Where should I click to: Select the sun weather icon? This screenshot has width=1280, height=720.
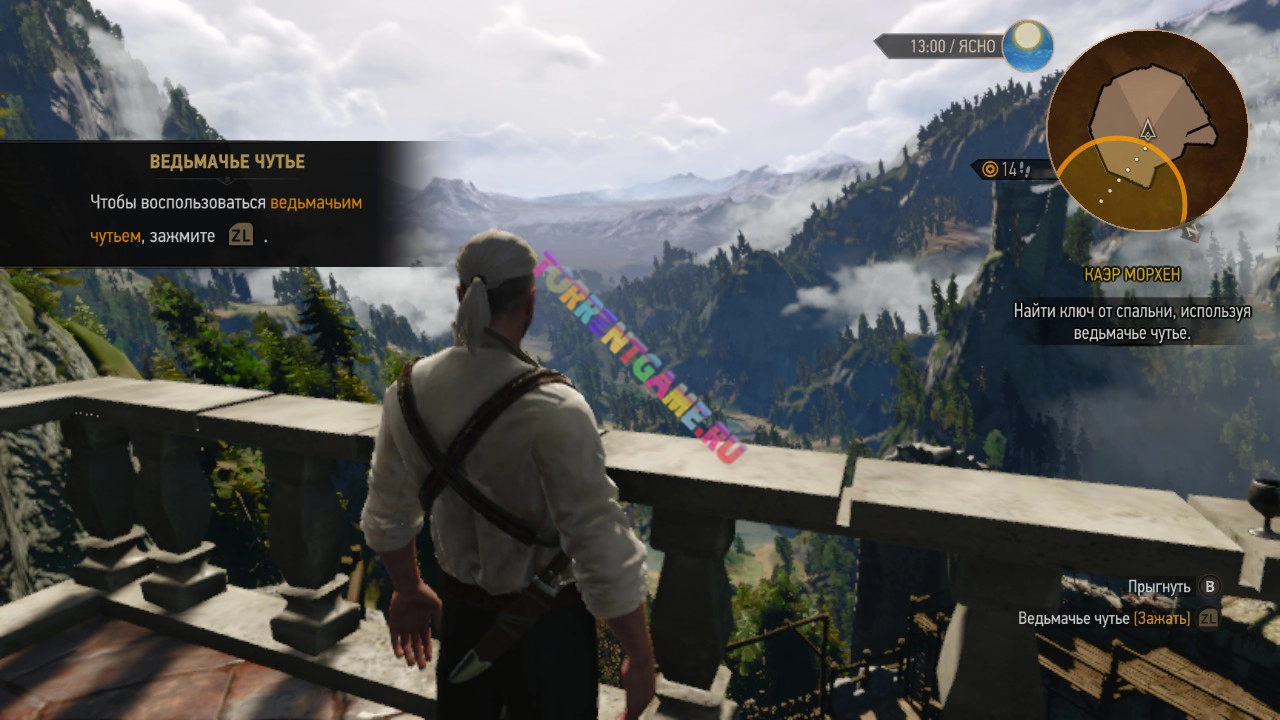(1027, 45)
